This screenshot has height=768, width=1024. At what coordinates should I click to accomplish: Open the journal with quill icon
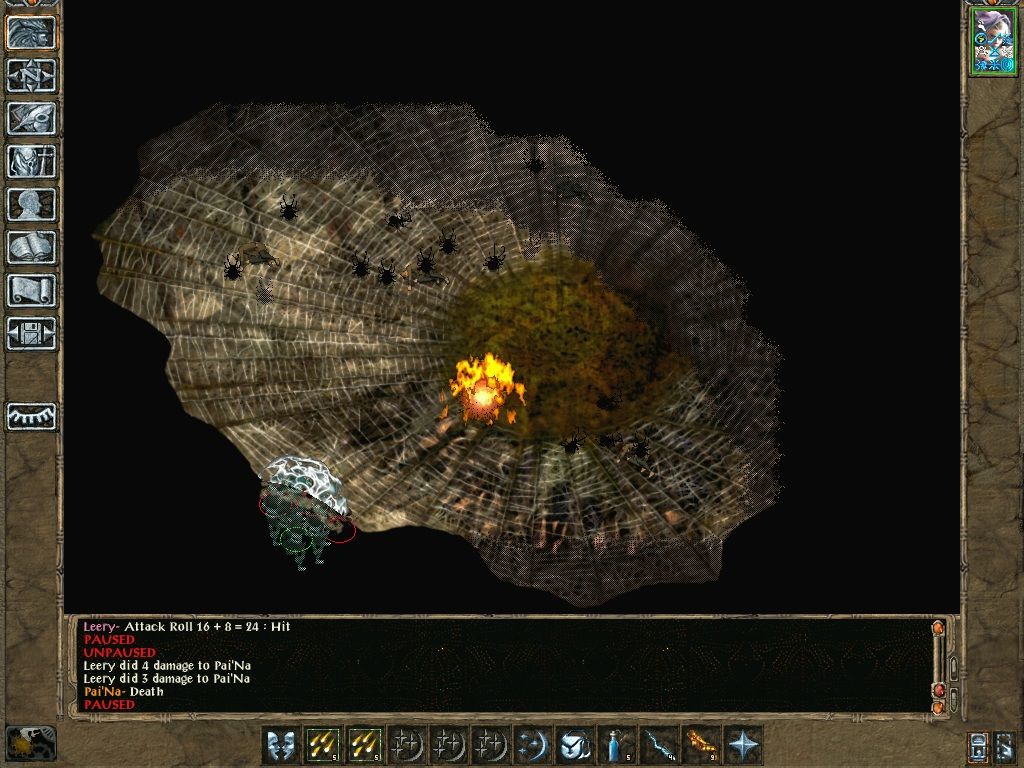click(x=32, y=118)
